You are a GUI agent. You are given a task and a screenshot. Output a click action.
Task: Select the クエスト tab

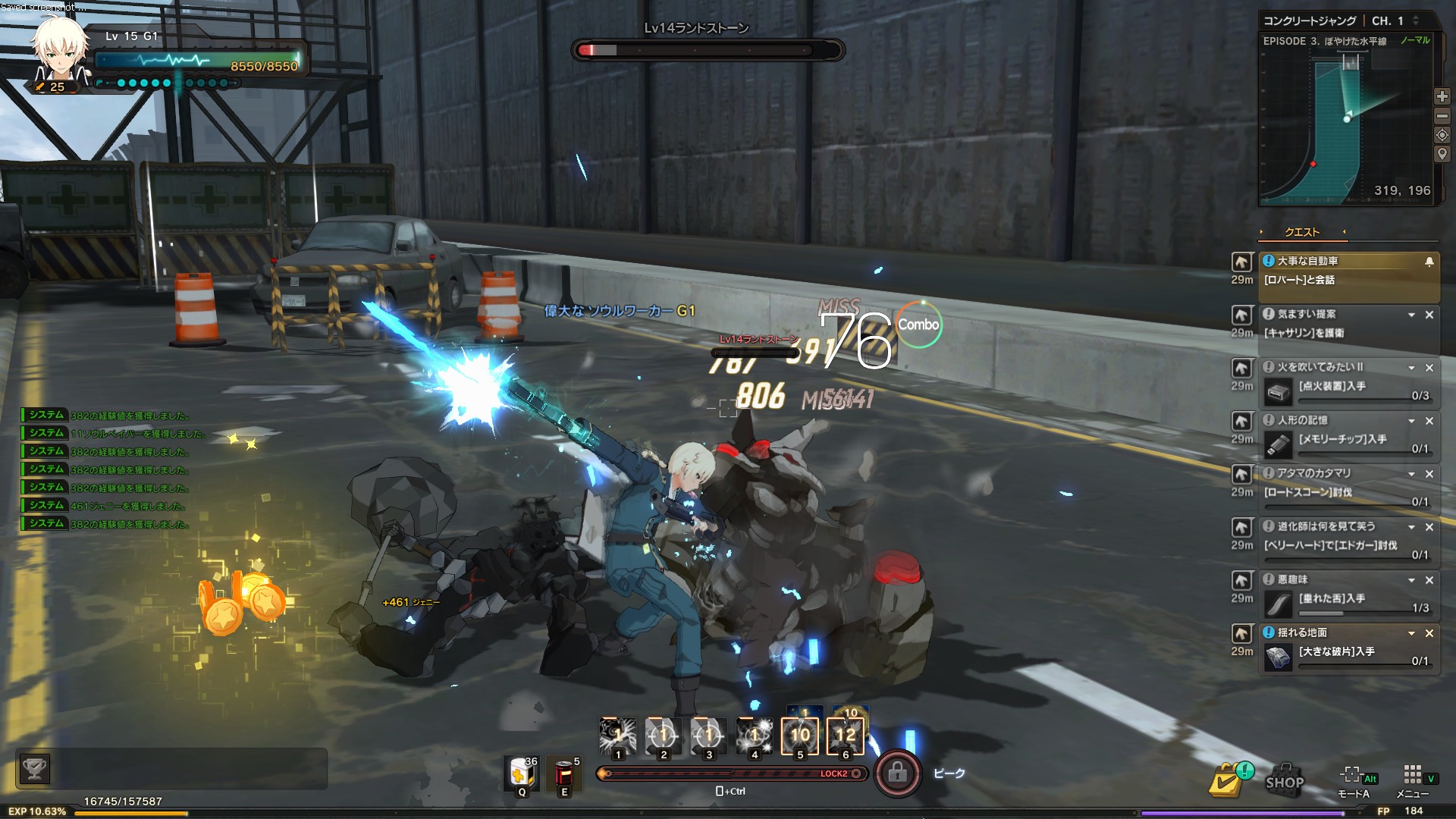point(1302,232)
